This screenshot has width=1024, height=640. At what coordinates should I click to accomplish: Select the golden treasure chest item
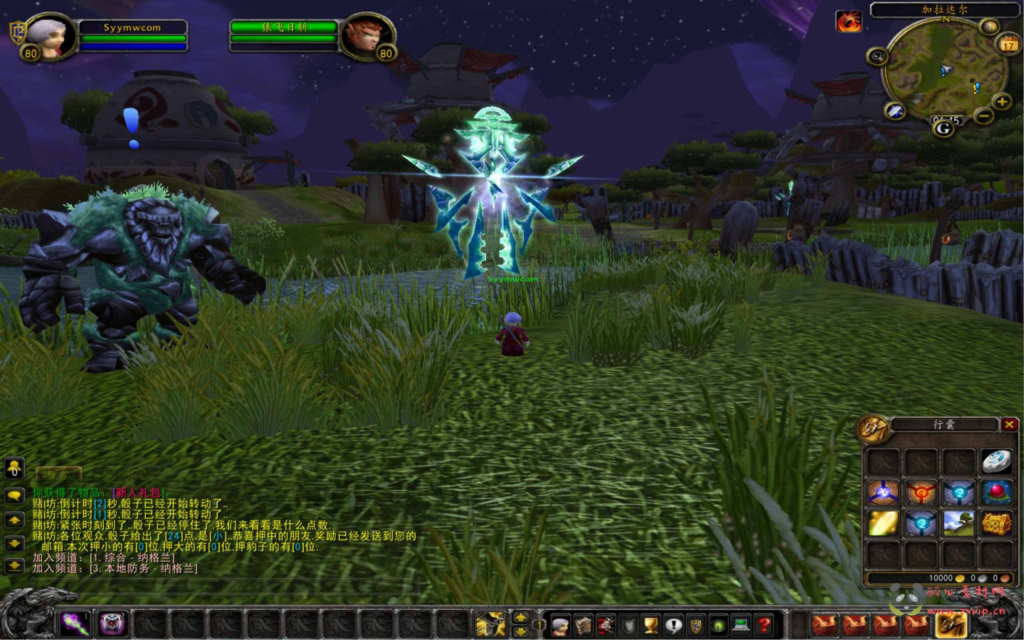995,523
